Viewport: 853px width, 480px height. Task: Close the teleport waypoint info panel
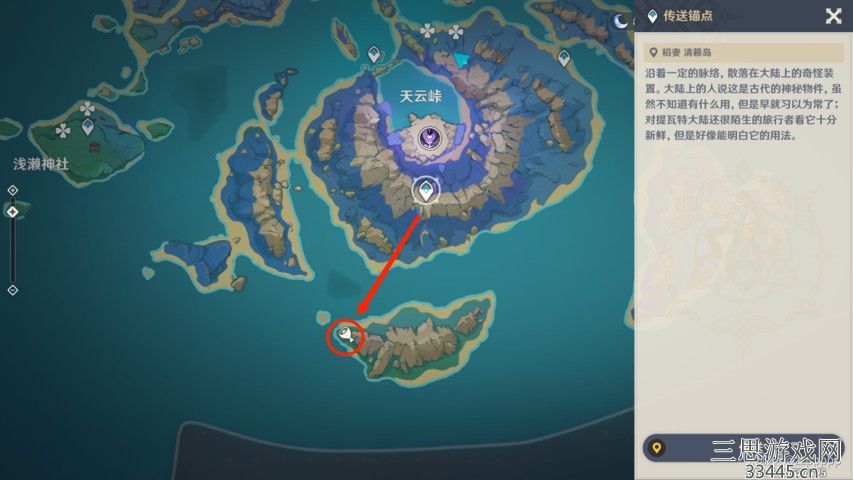point(832,15)
